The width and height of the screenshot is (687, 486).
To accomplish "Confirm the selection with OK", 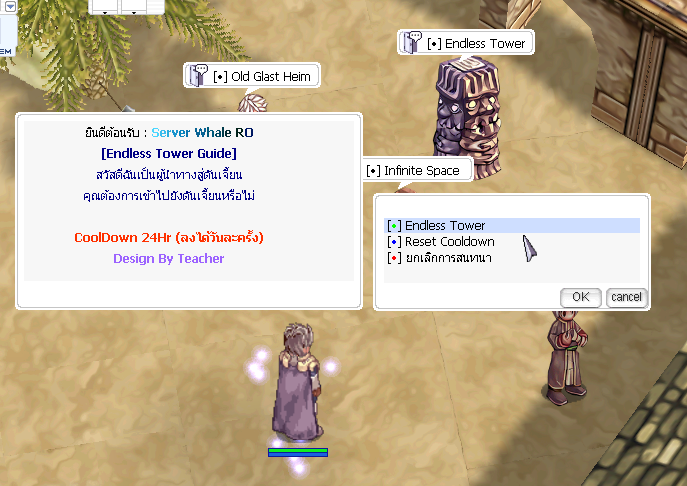I will pos(580,297).
